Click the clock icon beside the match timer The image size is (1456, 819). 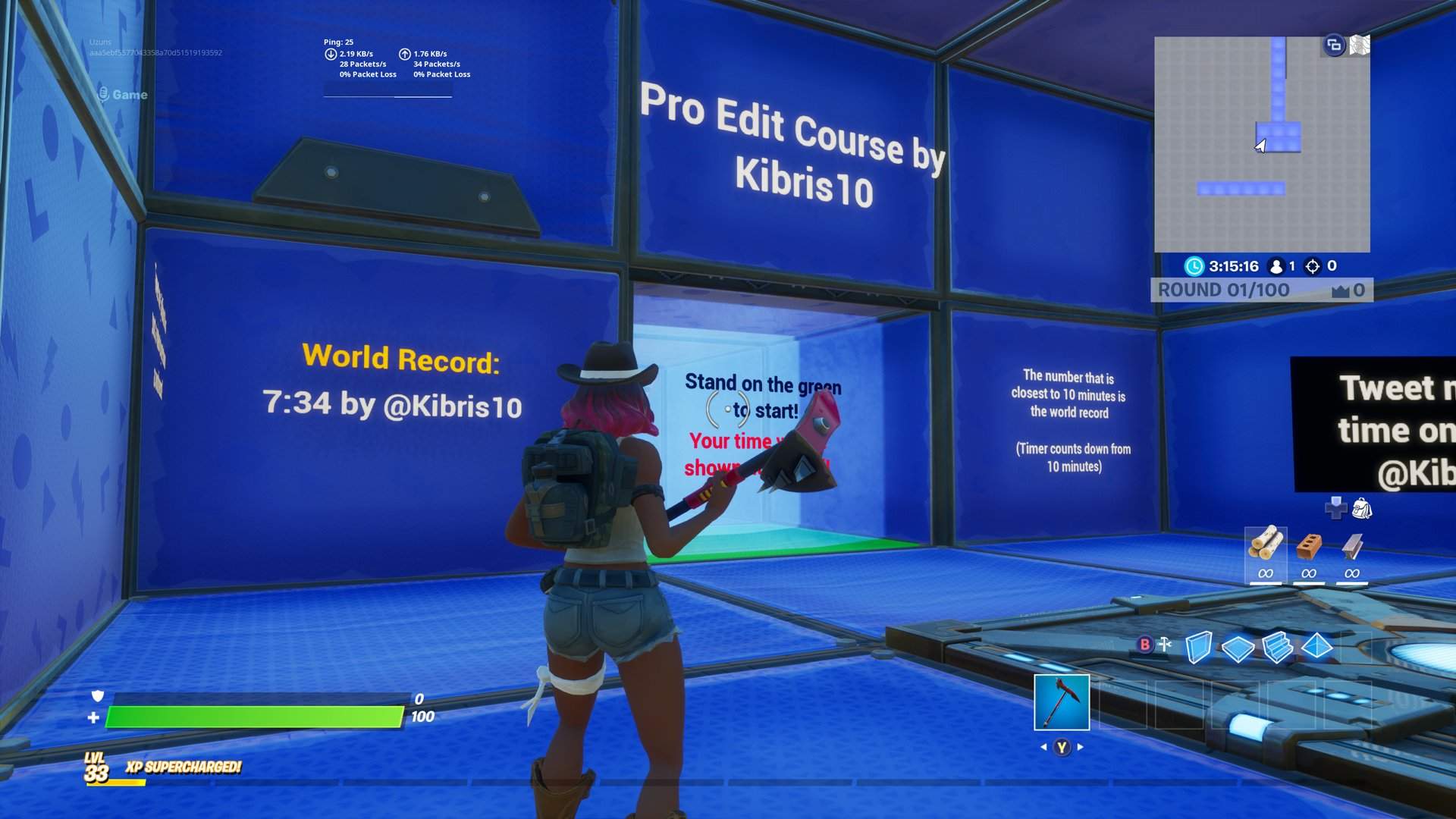tap(1194, 266)
